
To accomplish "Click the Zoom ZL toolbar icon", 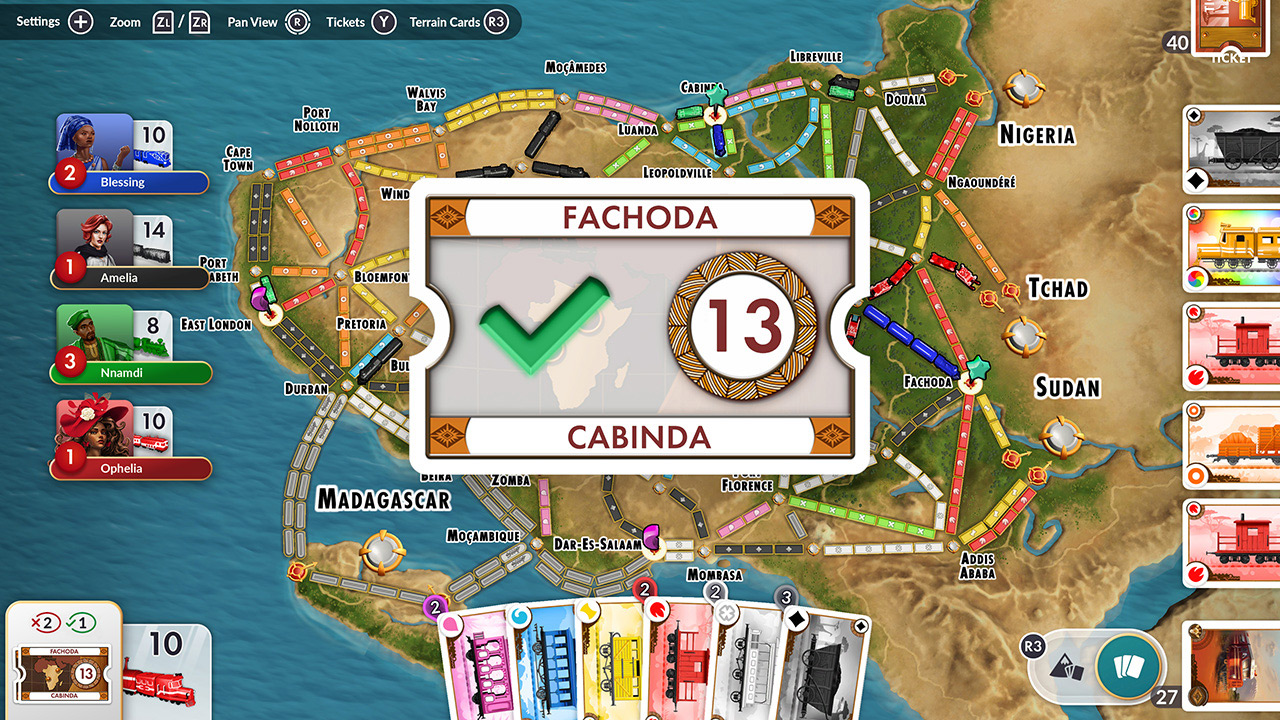I will (163, 21).
